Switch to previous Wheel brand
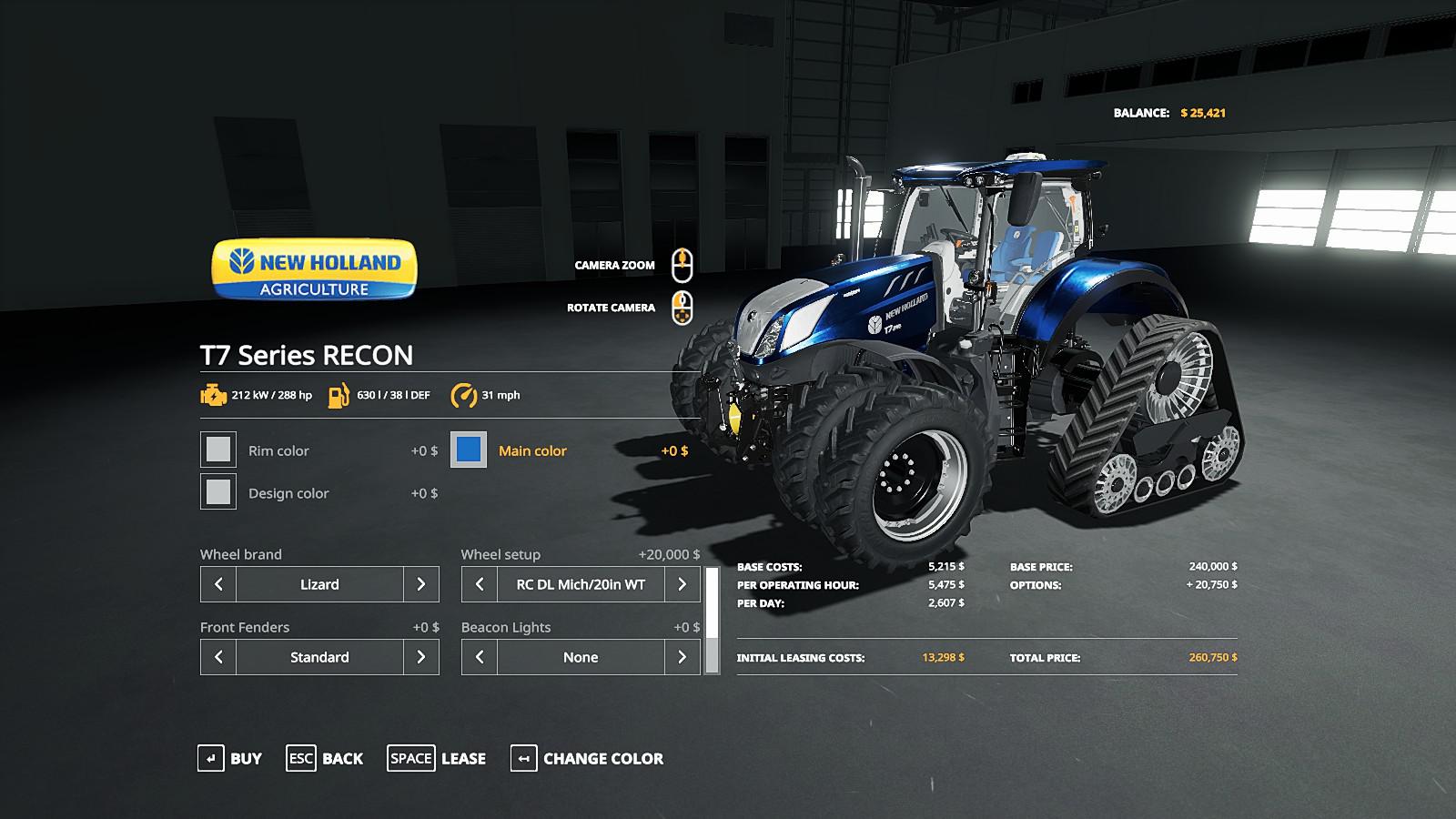 point(218,584)
